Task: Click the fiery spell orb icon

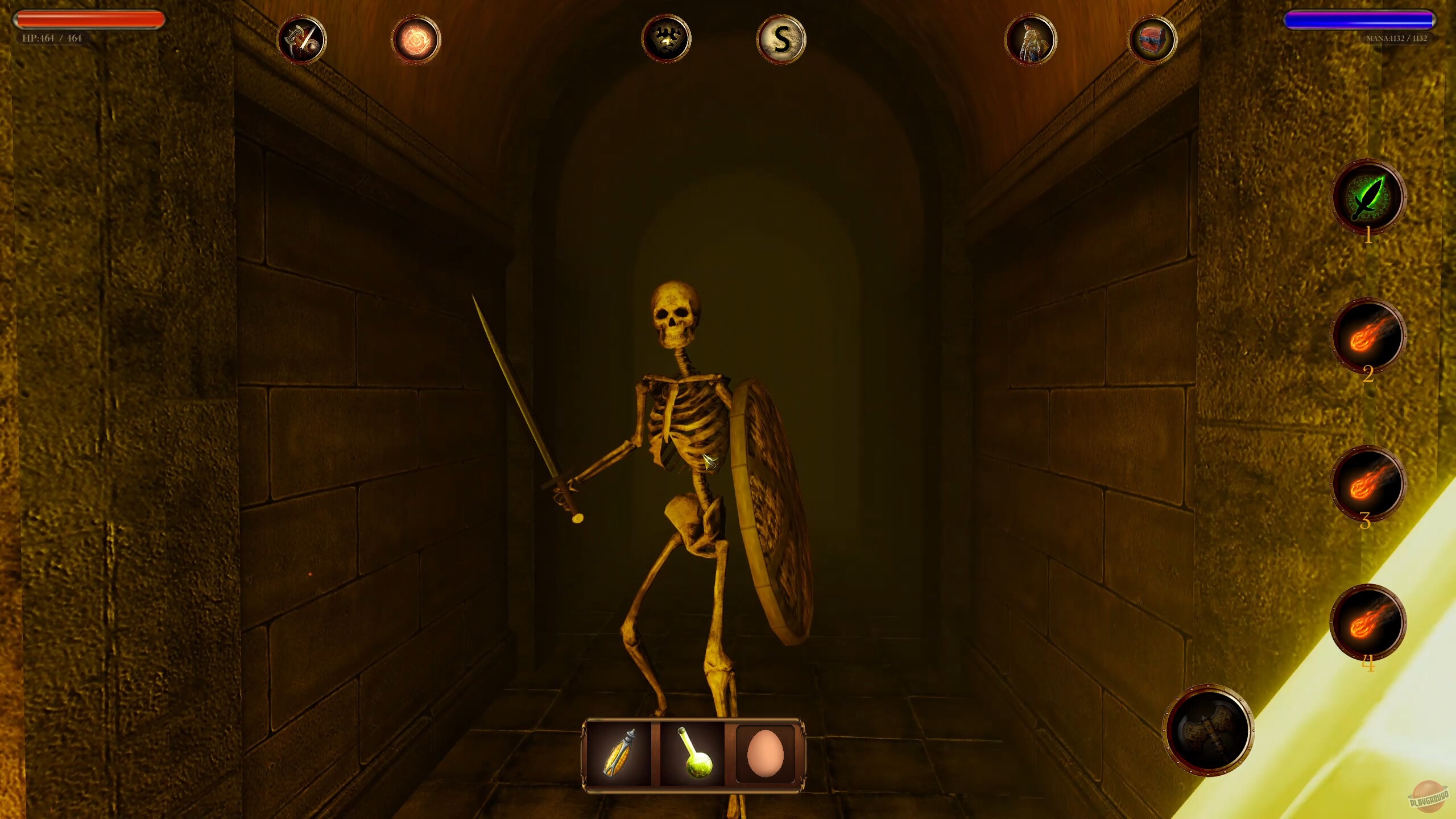Action: (x=415, y=39)
